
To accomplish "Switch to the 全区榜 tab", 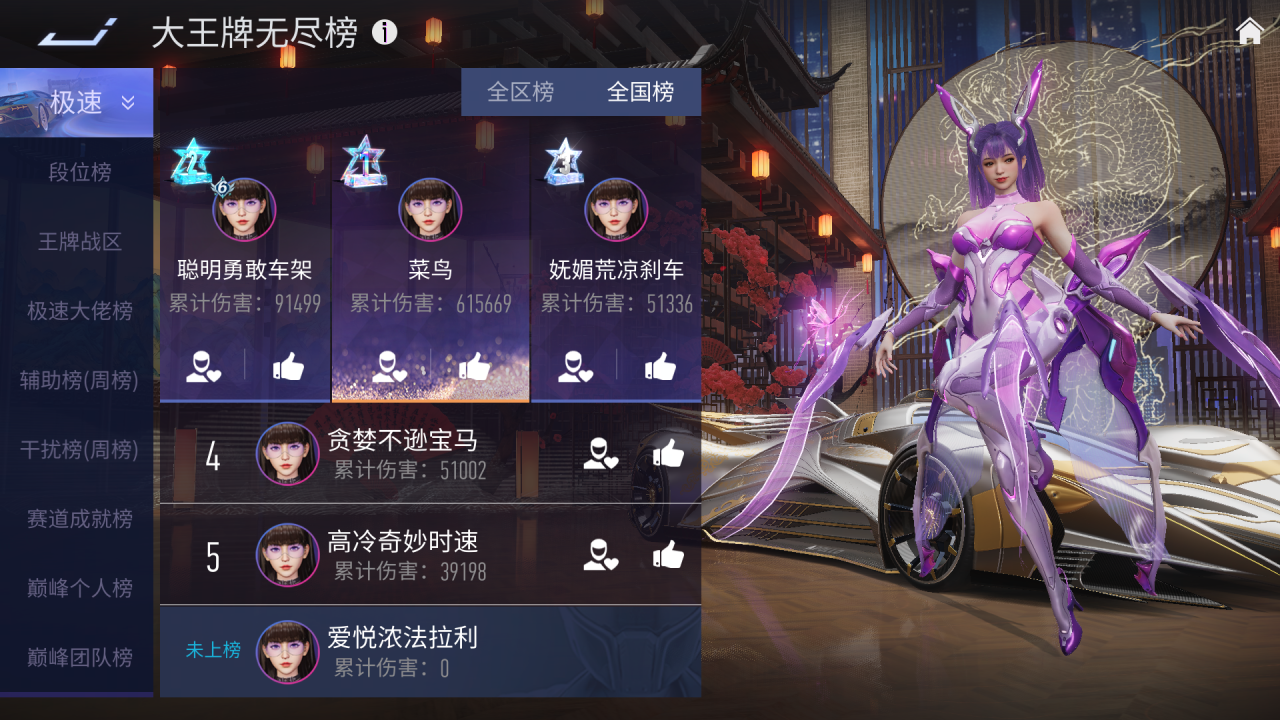I will [520, 92].
